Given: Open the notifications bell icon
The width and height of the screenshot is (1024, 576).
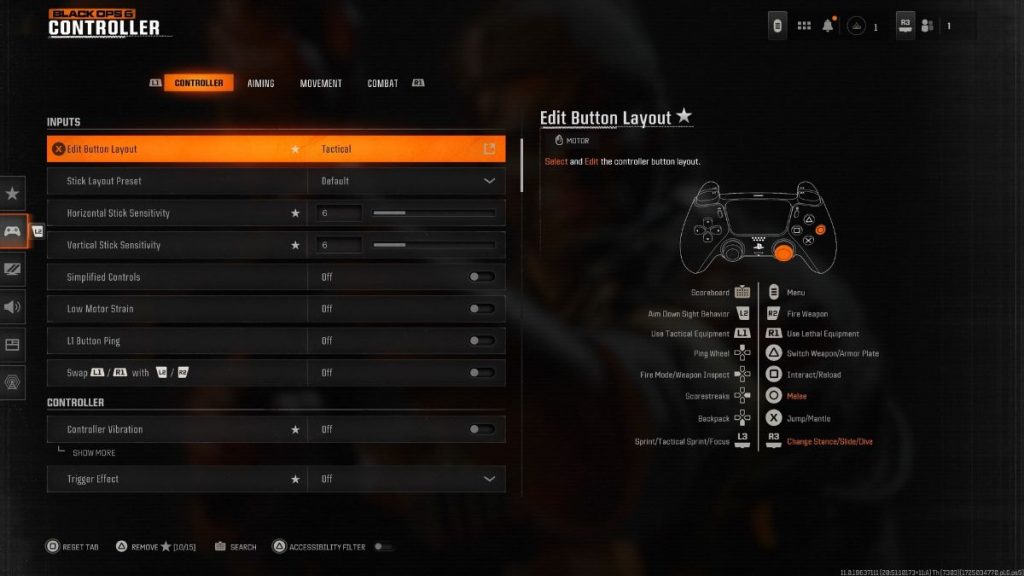Looking at the screenshot, I should point(828,26).
